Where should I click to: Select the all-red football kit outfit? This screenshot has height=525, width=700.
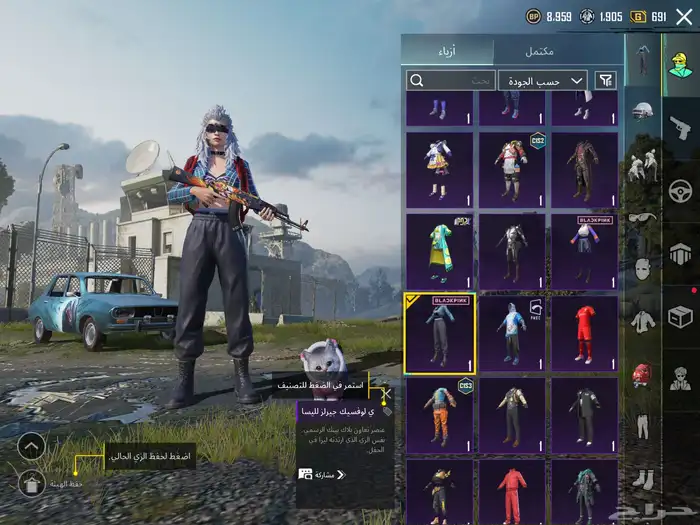584,333
